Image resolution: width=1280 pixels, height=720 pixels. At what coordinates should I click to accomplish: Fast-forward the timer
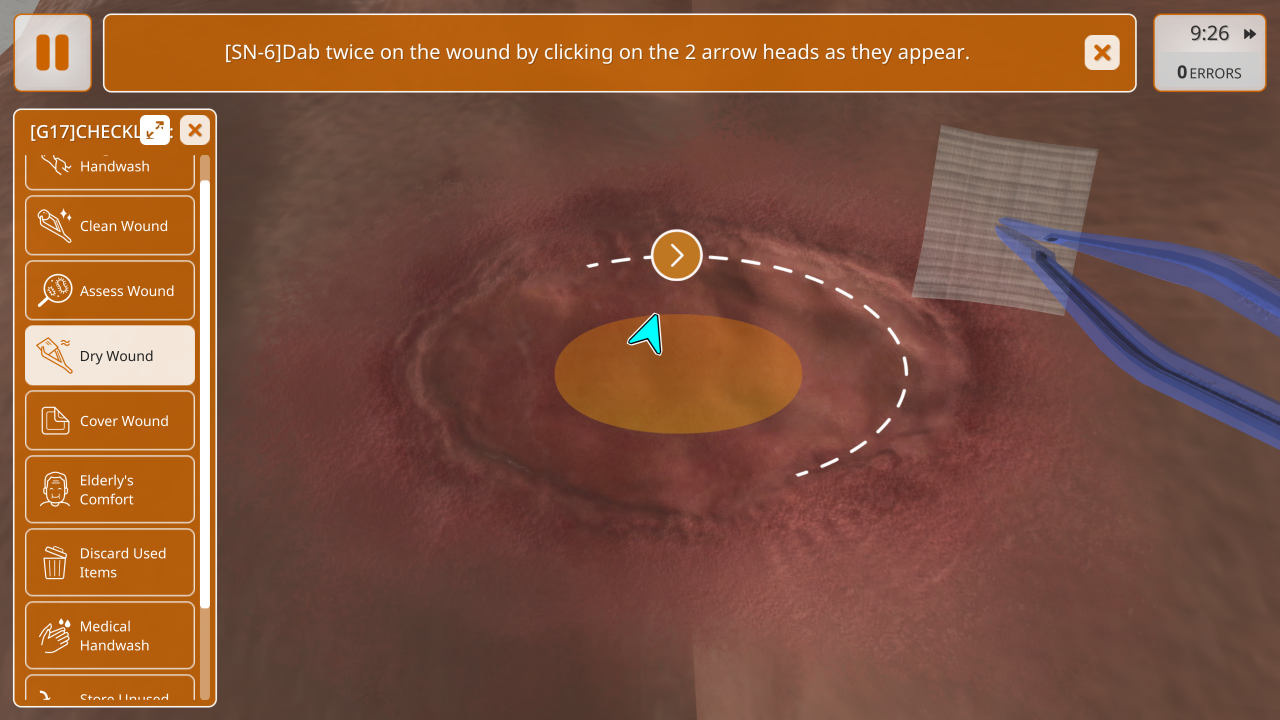click(1250, 34)
